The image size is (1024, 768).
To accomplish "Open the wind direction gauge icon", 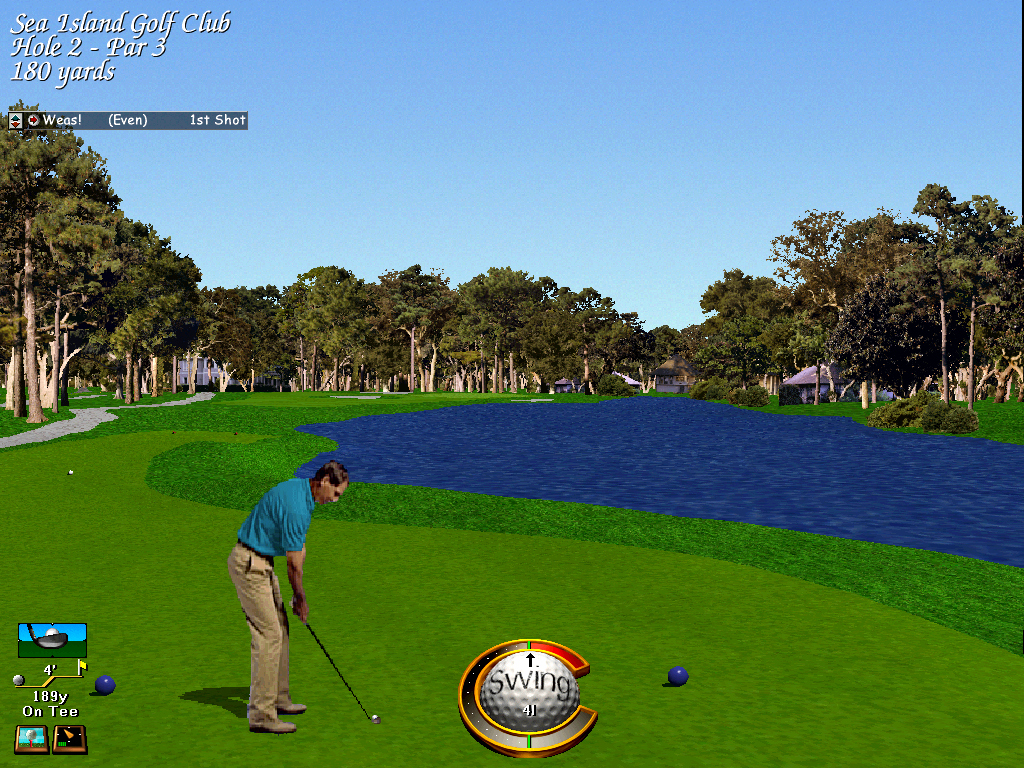I will coord(69,739).
